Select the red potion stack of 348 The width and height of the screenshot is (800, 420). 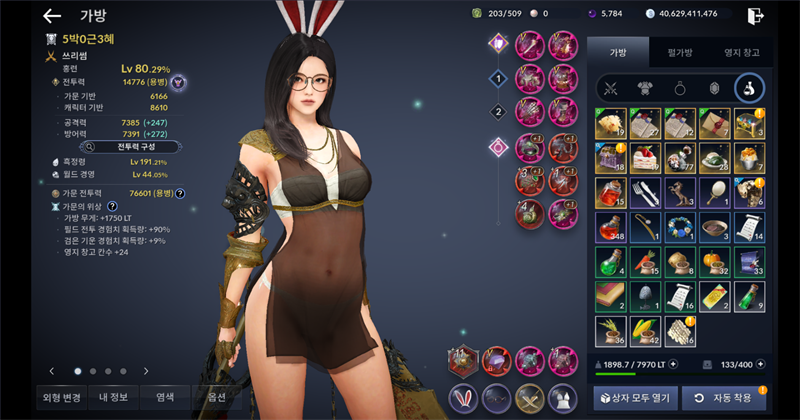[x=610, y=226]
